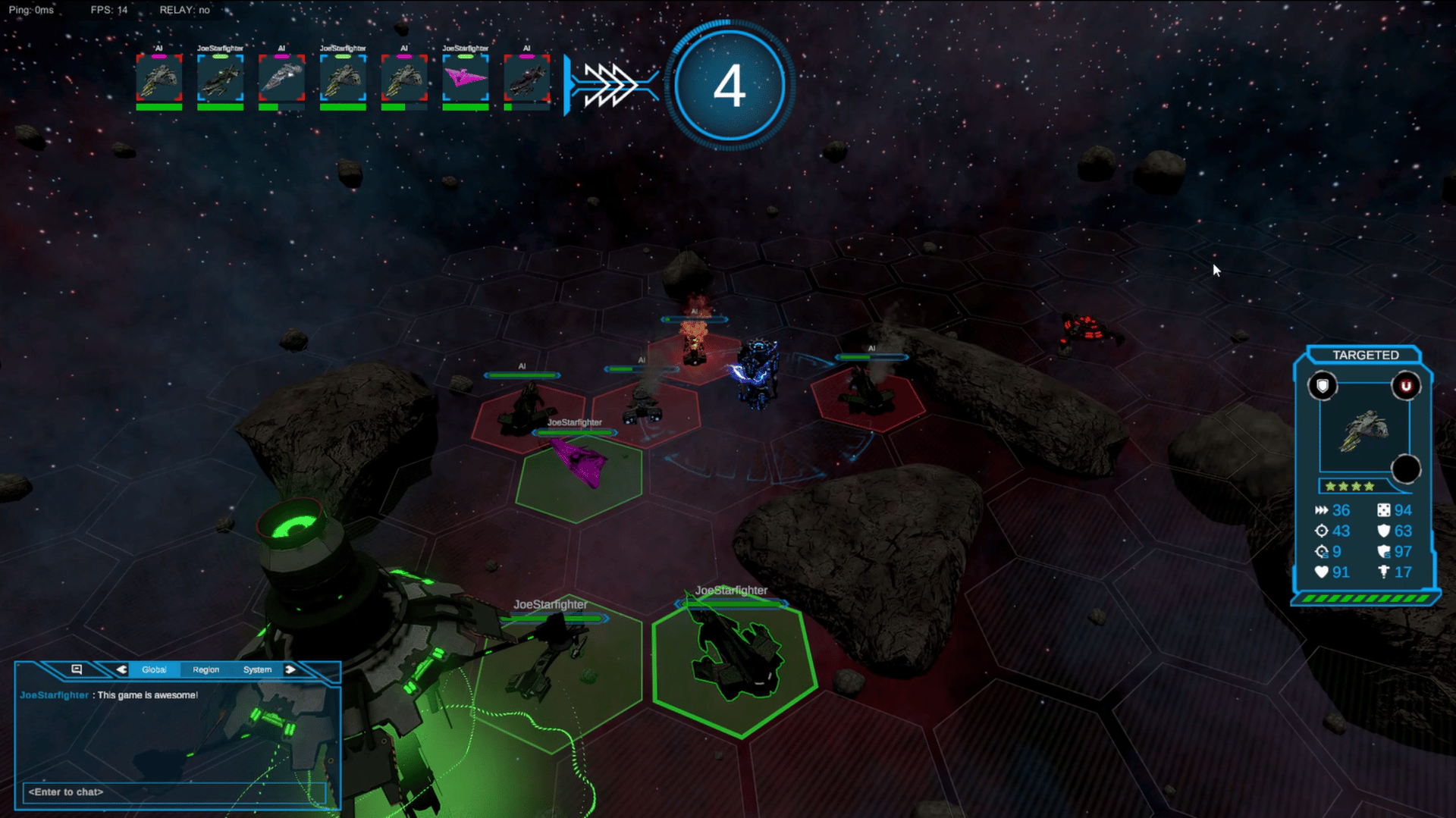Click the targeted ship portrait
The height and width of the screenshot is (818, 1456).
(x=1364, y=430)
